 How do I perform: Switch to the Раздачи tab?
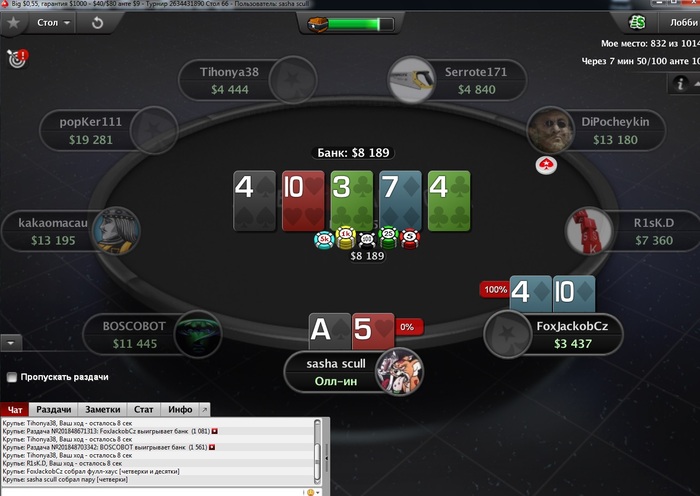click(x=53, y=409)
